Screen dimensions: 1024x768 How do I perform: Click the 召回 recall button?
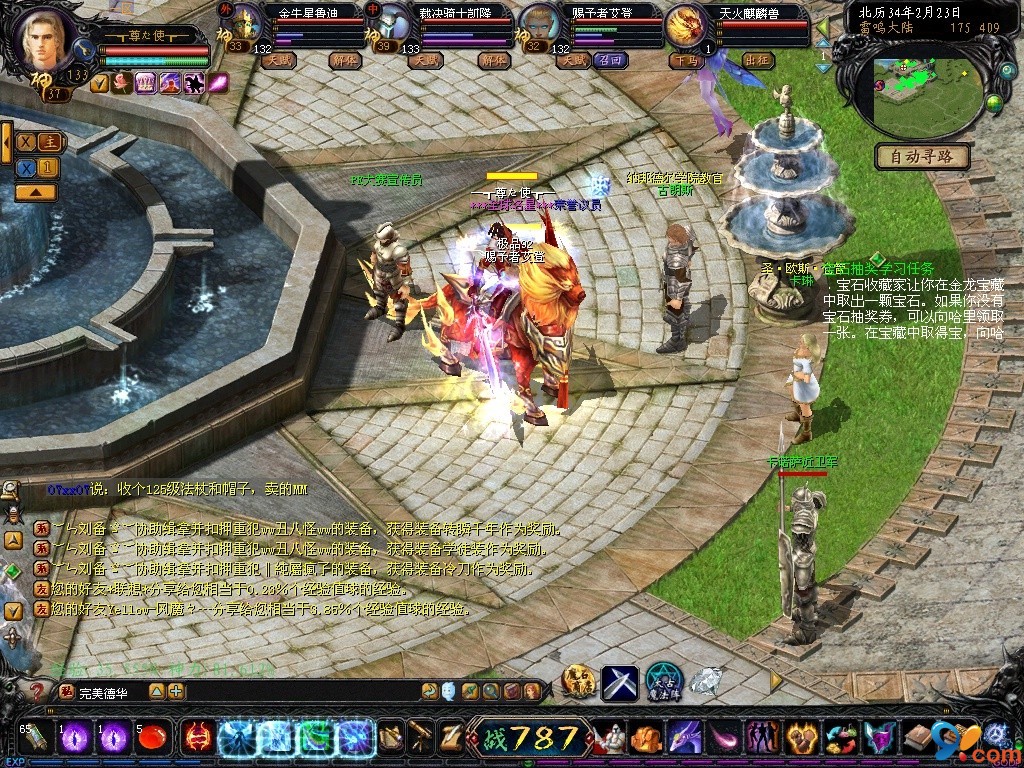click(610, 60)
